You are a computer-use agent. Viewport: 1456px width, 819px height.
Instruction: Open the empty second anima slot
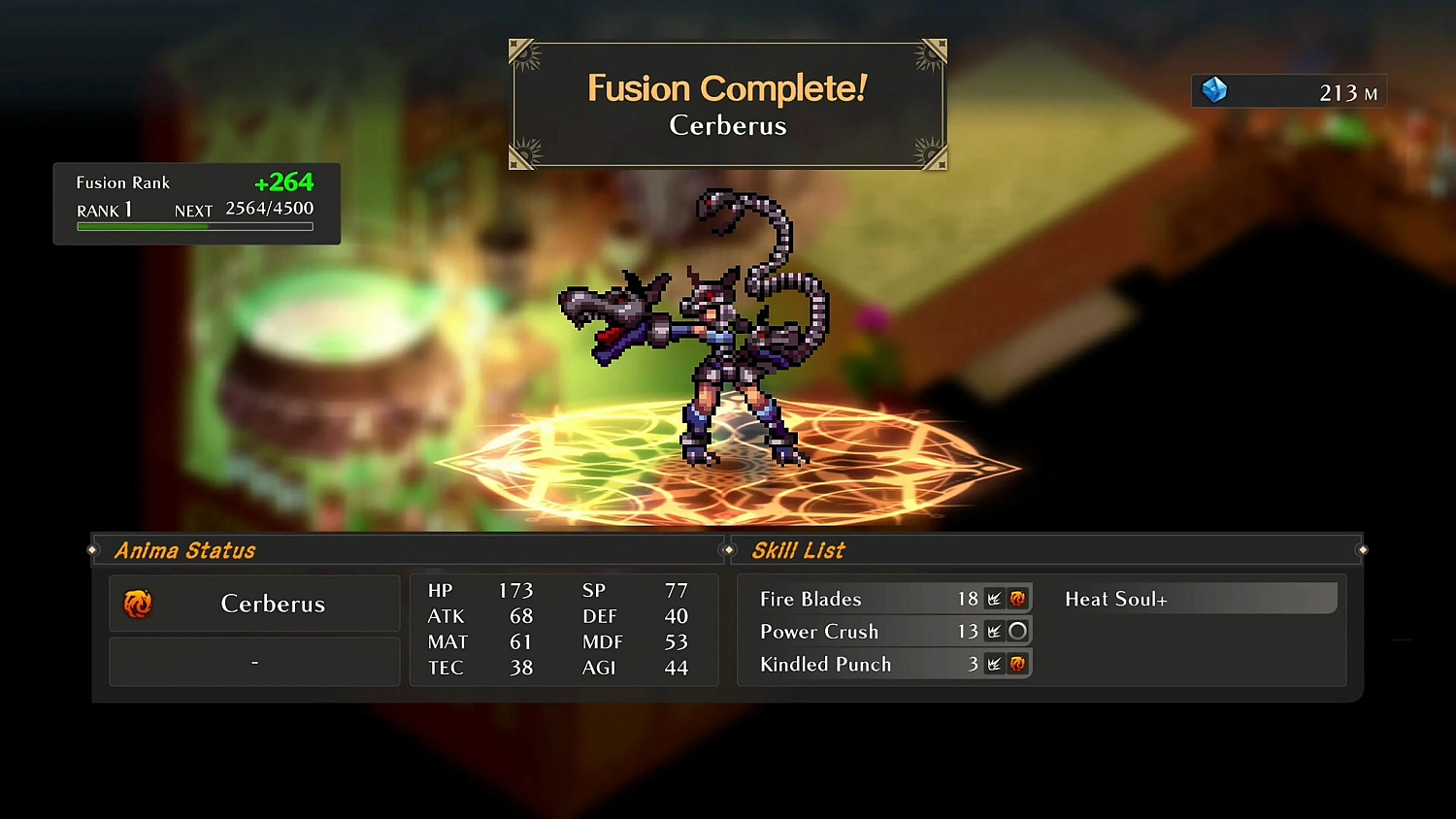pos(254,661)
